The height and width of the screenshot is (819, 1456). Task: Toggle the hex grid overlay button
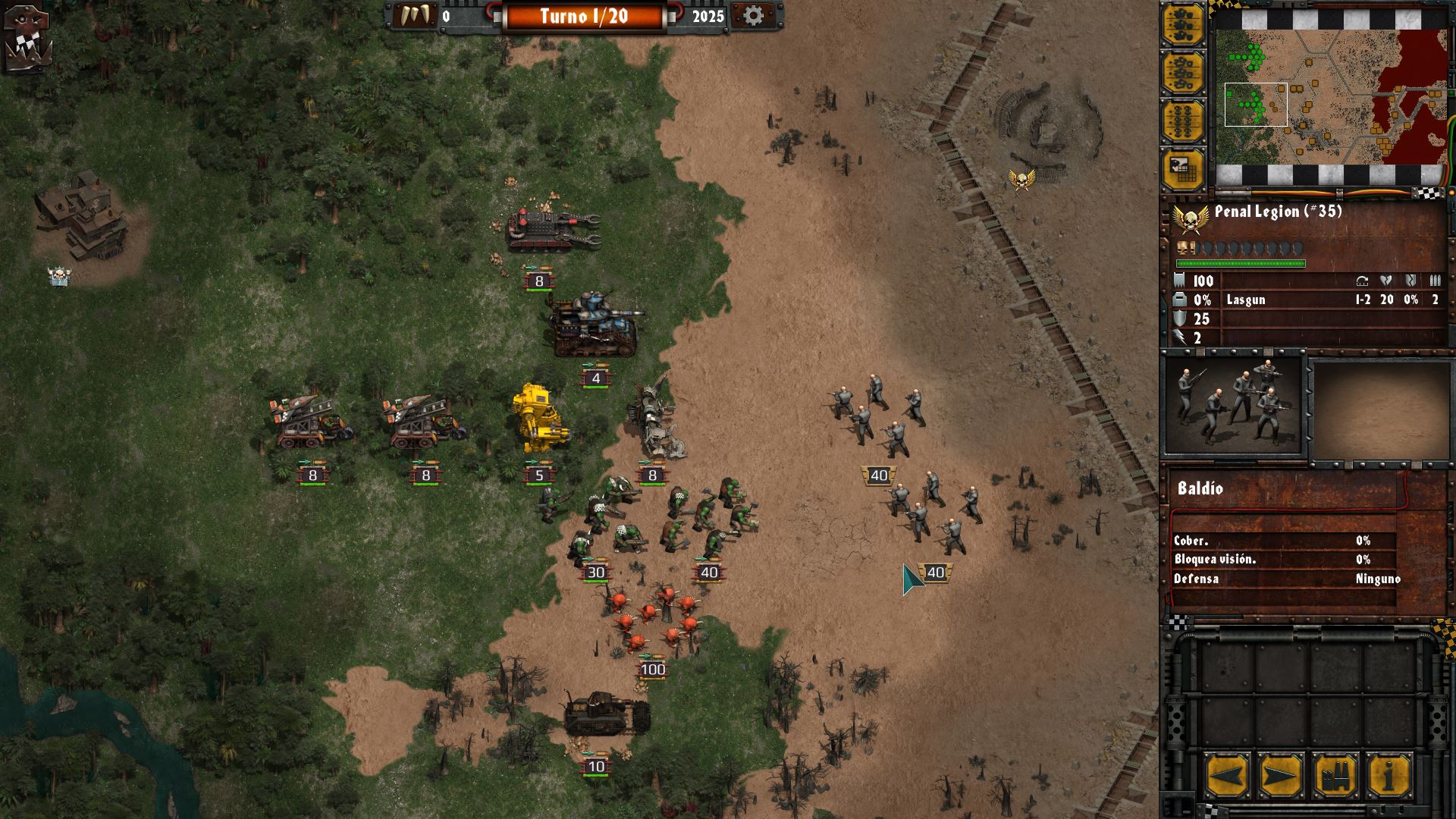pyautogui.click(x=1183, y=170)
